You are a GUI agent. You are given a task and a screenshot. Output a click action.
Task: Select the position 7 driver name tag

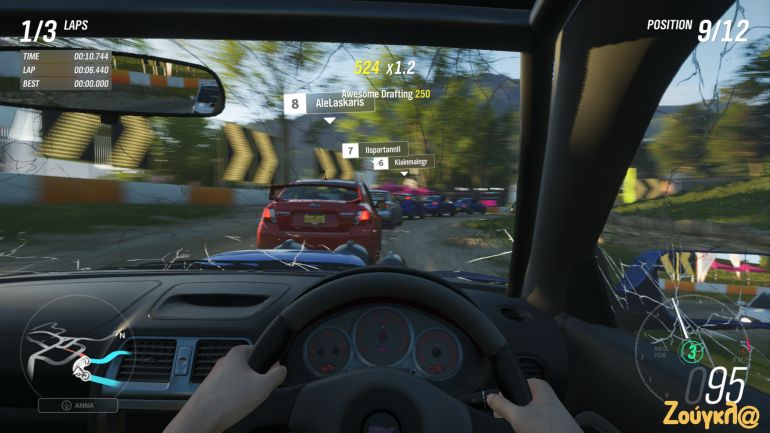[x=375, y=150]
